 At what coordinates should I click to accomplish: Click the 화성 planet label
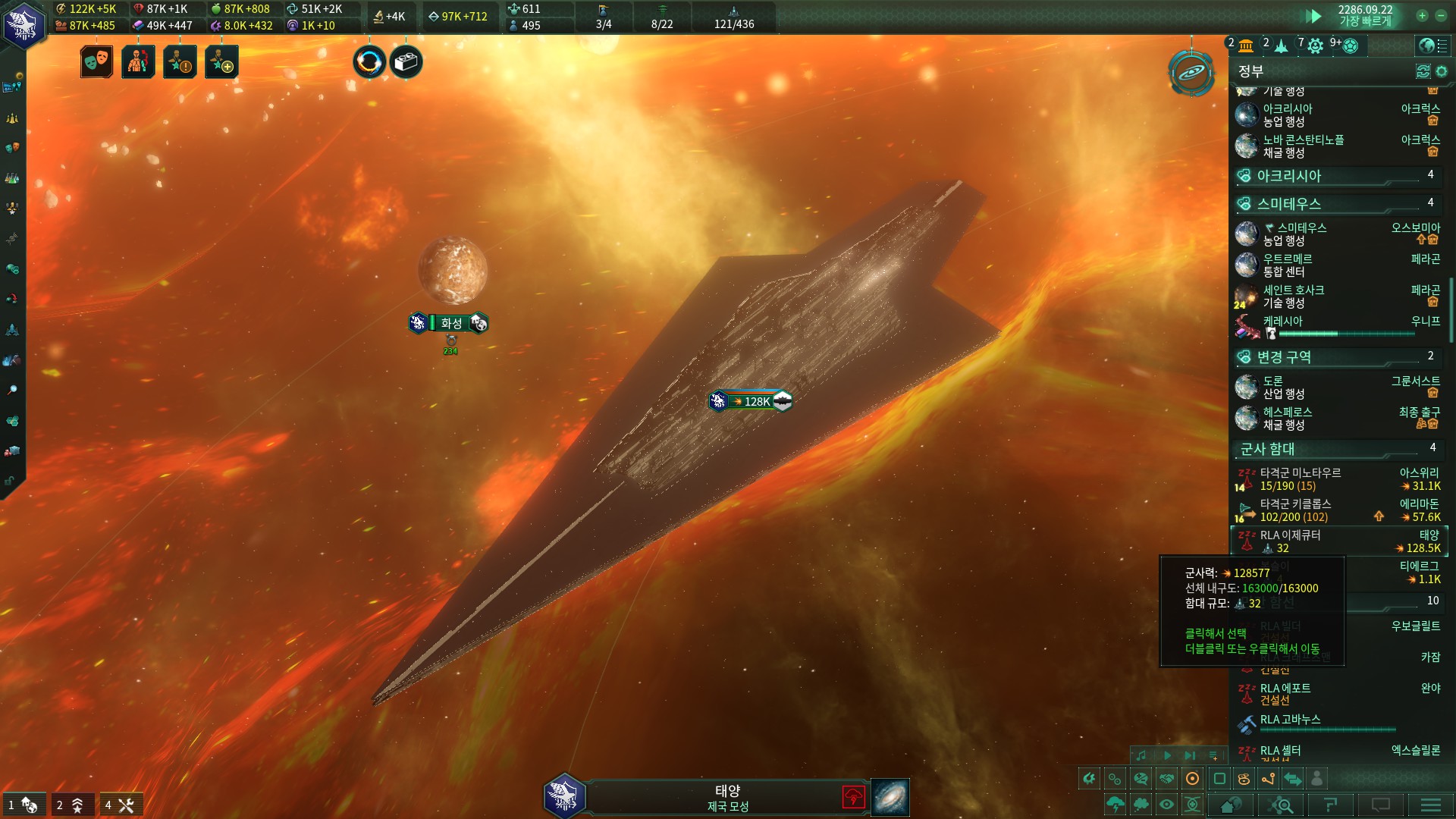click(x=450, y=323)
